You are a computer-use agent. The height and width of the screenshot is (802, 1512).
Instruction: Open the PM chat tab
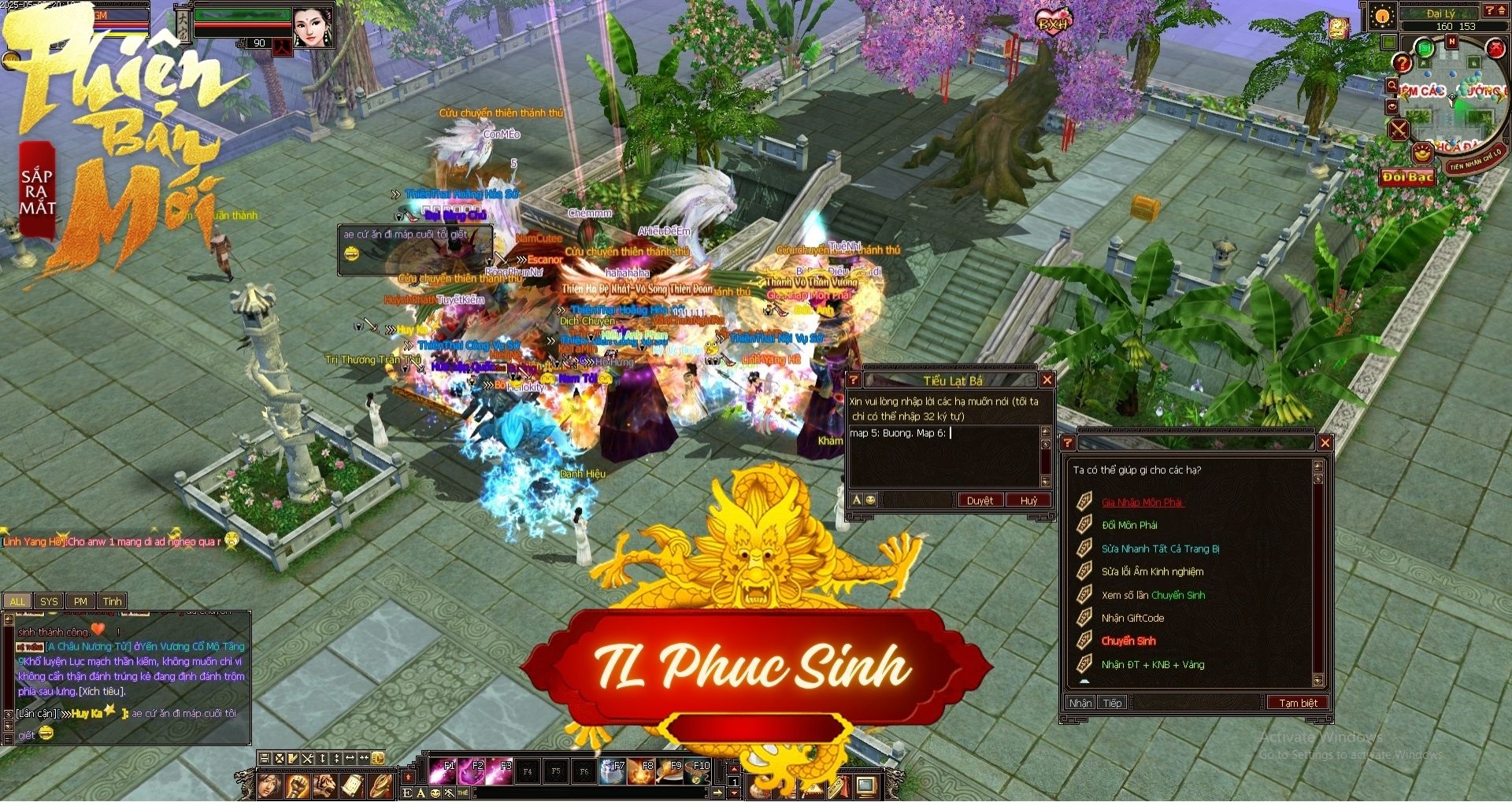80,601
